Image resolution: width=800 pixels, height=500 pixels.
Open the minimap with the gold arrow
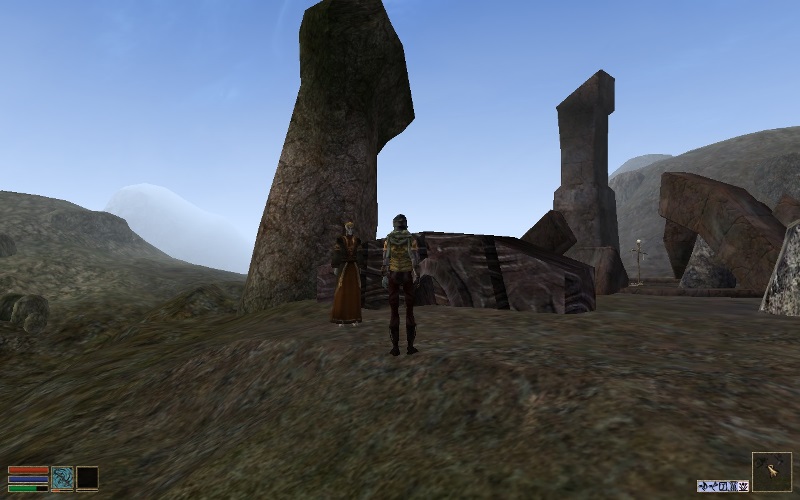tap(772, 472)
